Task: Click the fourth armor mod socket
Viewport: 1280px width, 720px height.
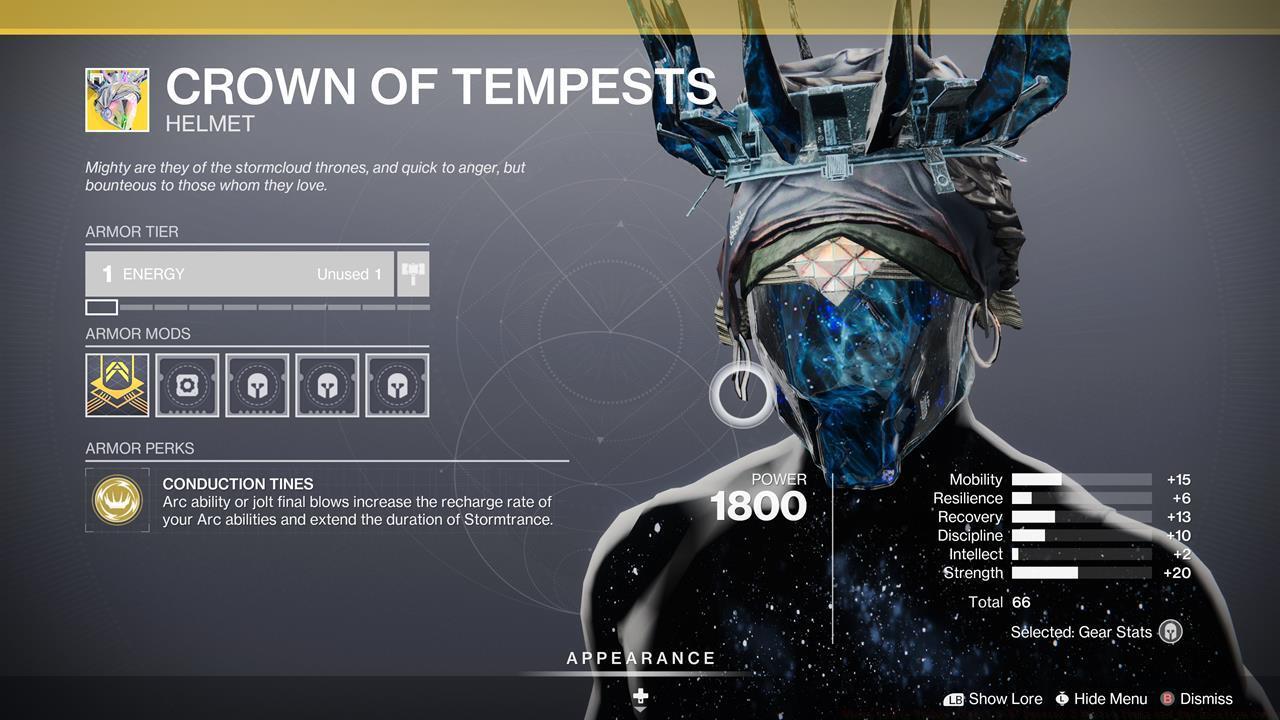Action: click(327, 384)
